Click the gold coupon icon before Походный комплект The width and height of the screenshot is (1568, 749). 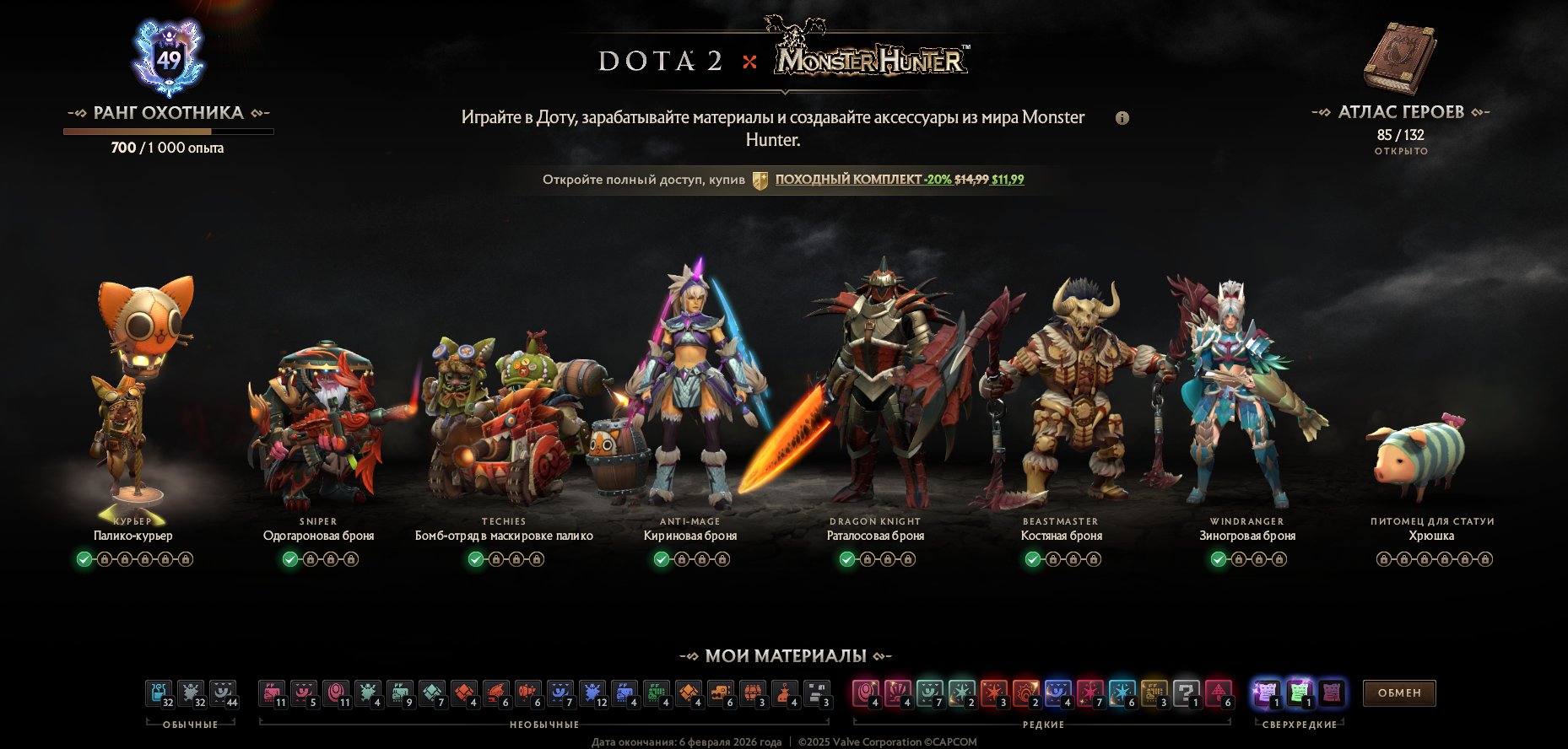[x=760, y=180]
